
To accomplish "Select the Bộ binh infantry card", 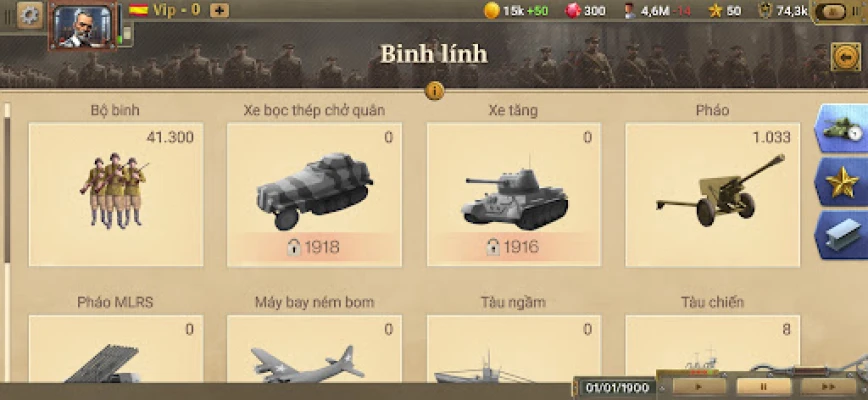I will click(x=115, y=194).
